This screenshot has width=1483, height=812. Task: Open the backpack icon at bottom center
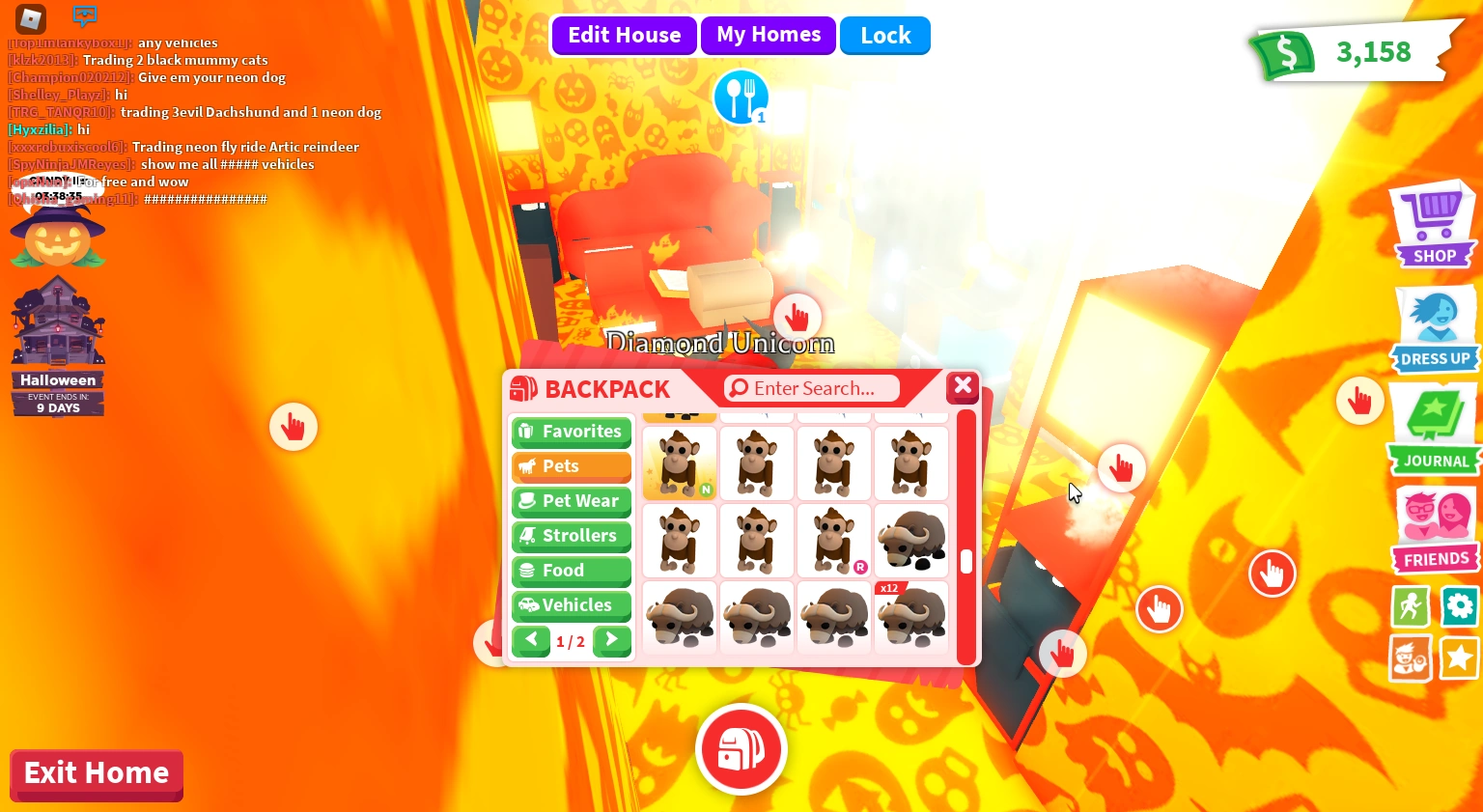coord(741,749)
